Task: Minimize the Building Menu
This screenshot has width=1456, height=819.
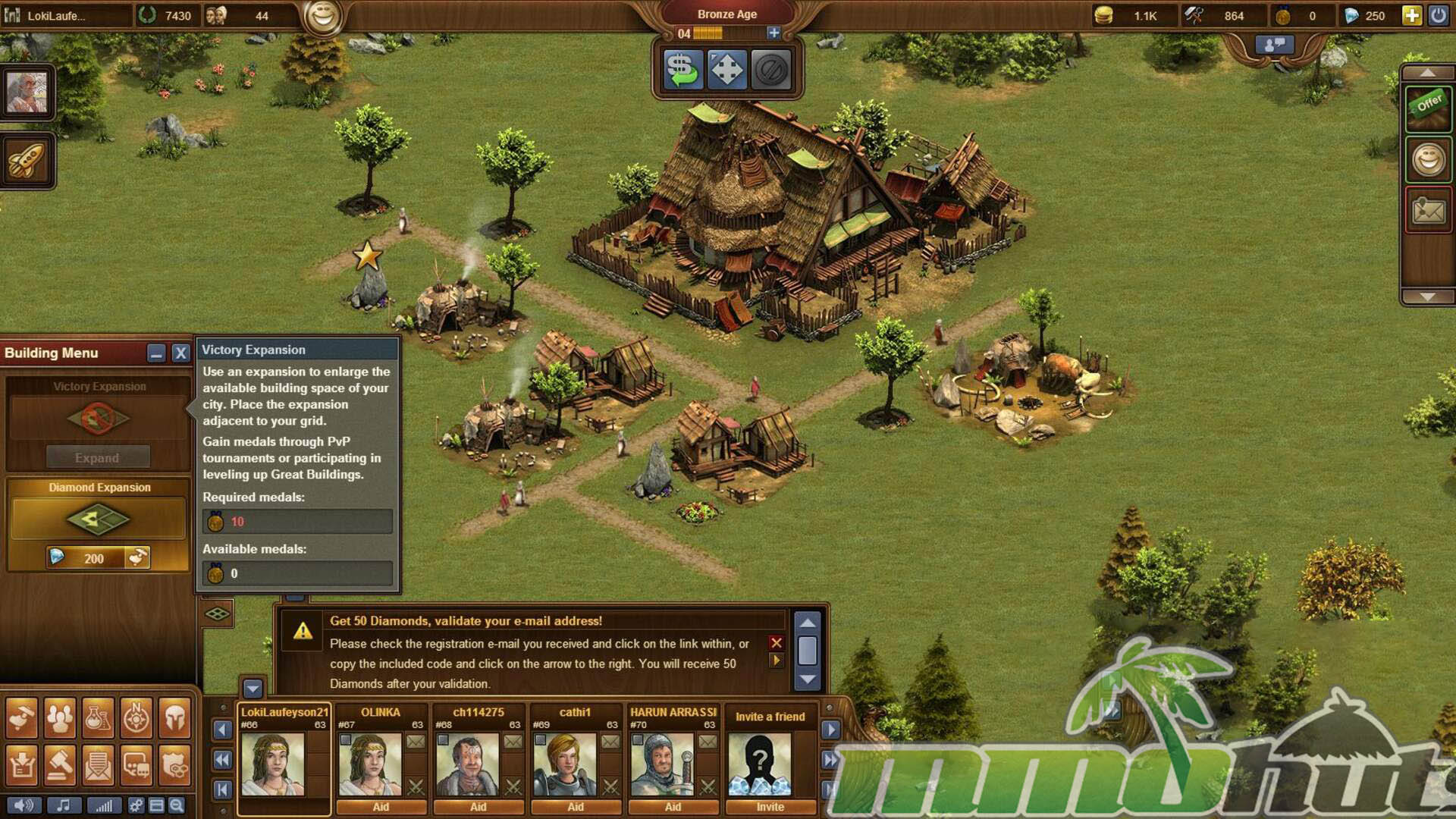Action: 156,353
